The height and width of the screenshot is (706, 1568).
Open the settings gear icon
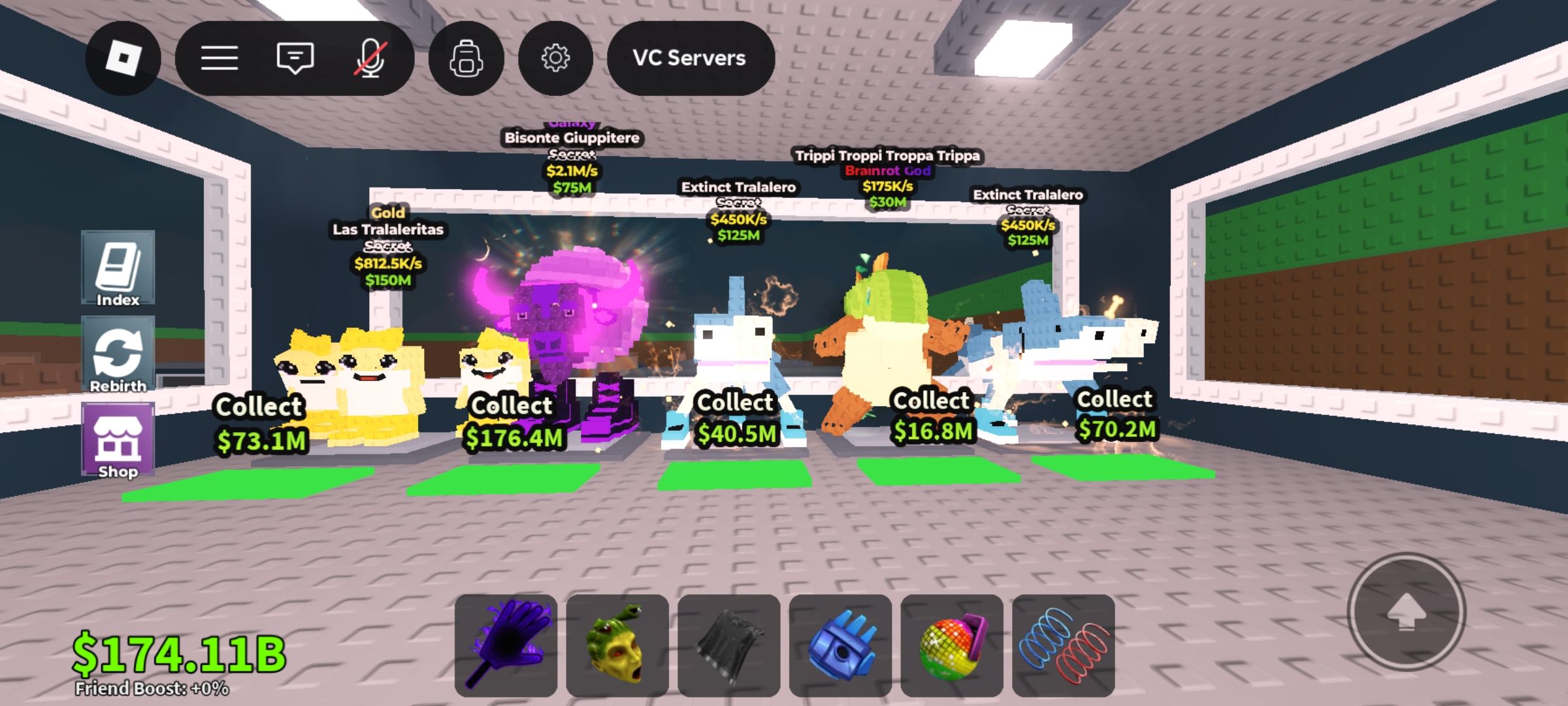click(x=554, y=59)
